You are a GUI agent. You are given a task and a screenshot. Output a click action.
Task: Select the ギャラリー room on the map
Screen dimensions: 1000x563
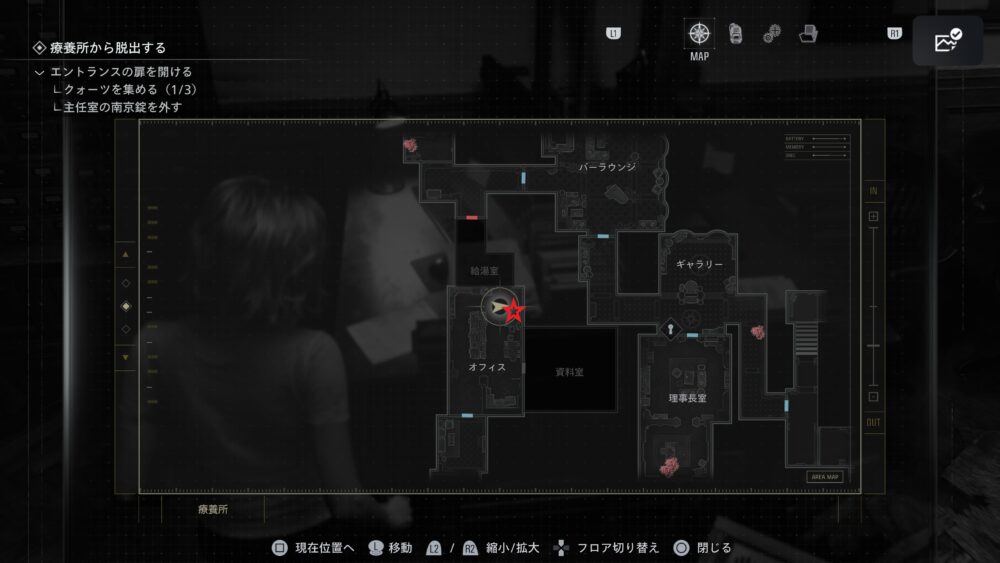[x=699, y=264]
